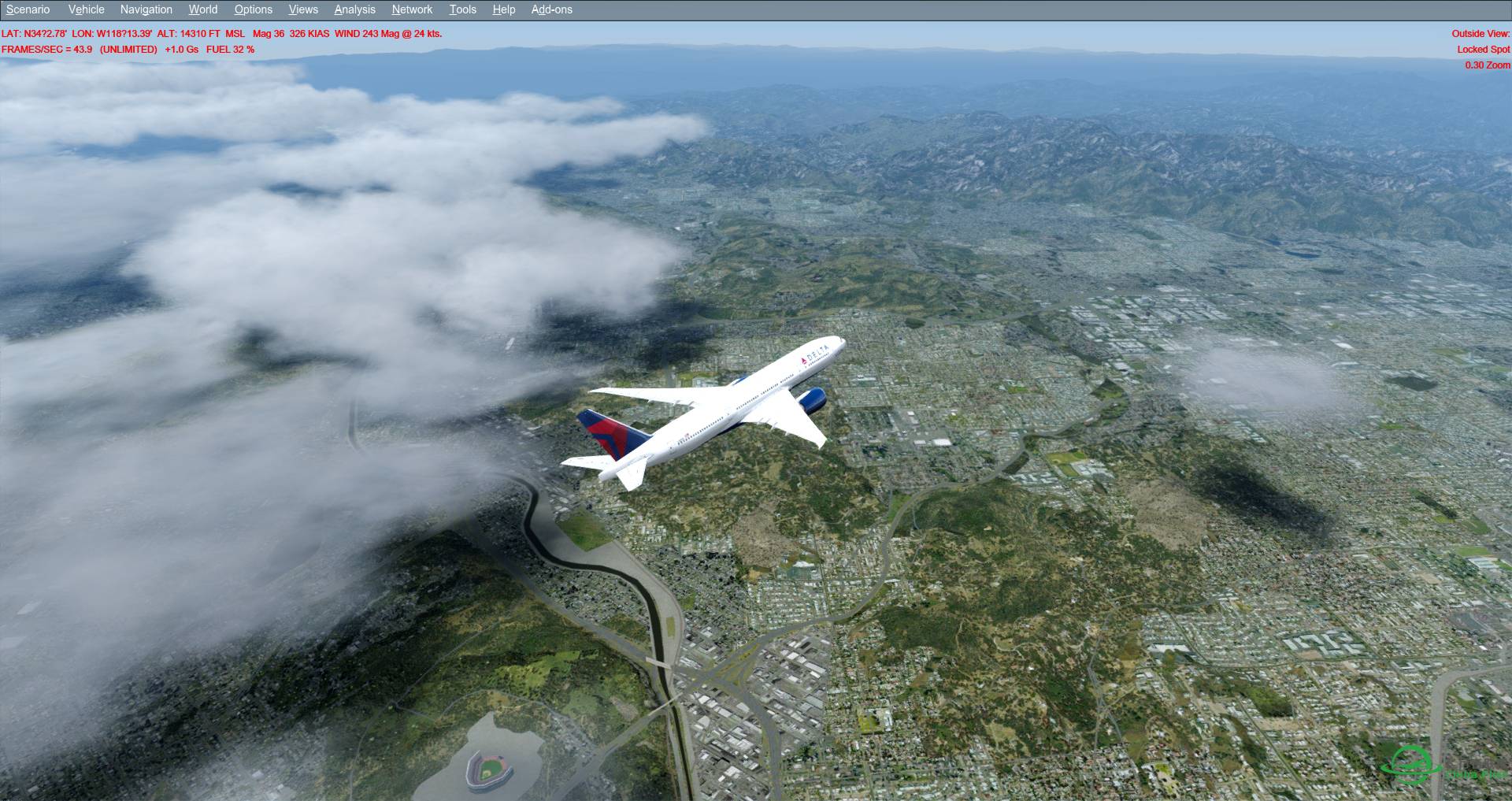Open the Navigation menu
The width and height of the screenshot is (1512, 801).
coord(146,9)
